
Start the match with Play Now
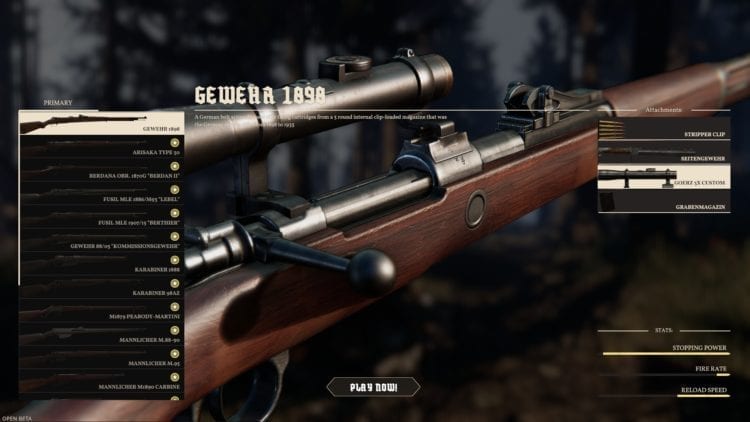pos(373,387)
